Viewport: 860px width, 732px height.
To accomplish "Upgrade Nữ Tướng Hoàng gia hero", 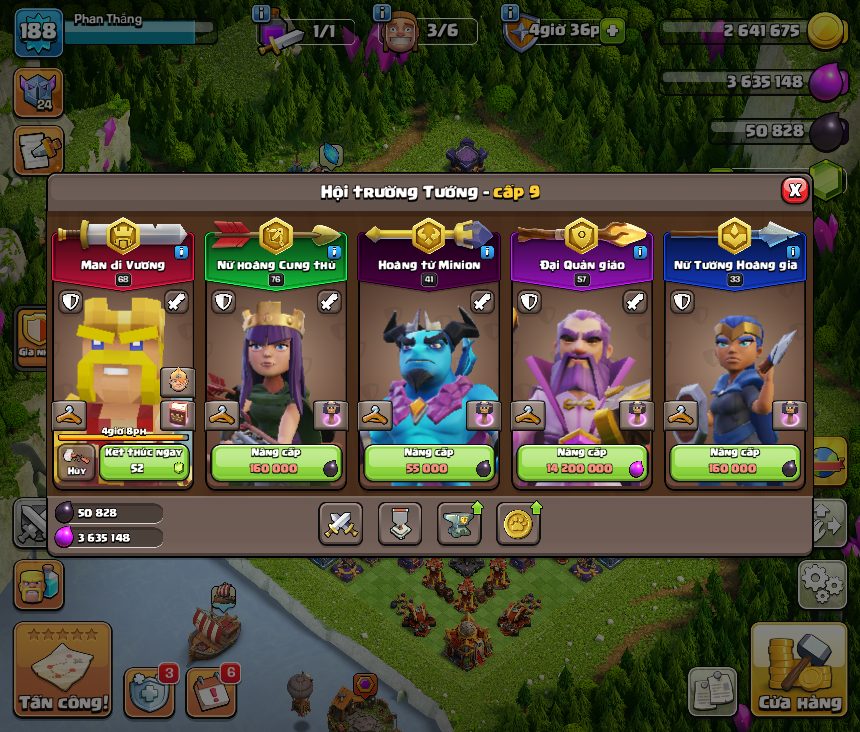I will (x=735, y=463).
